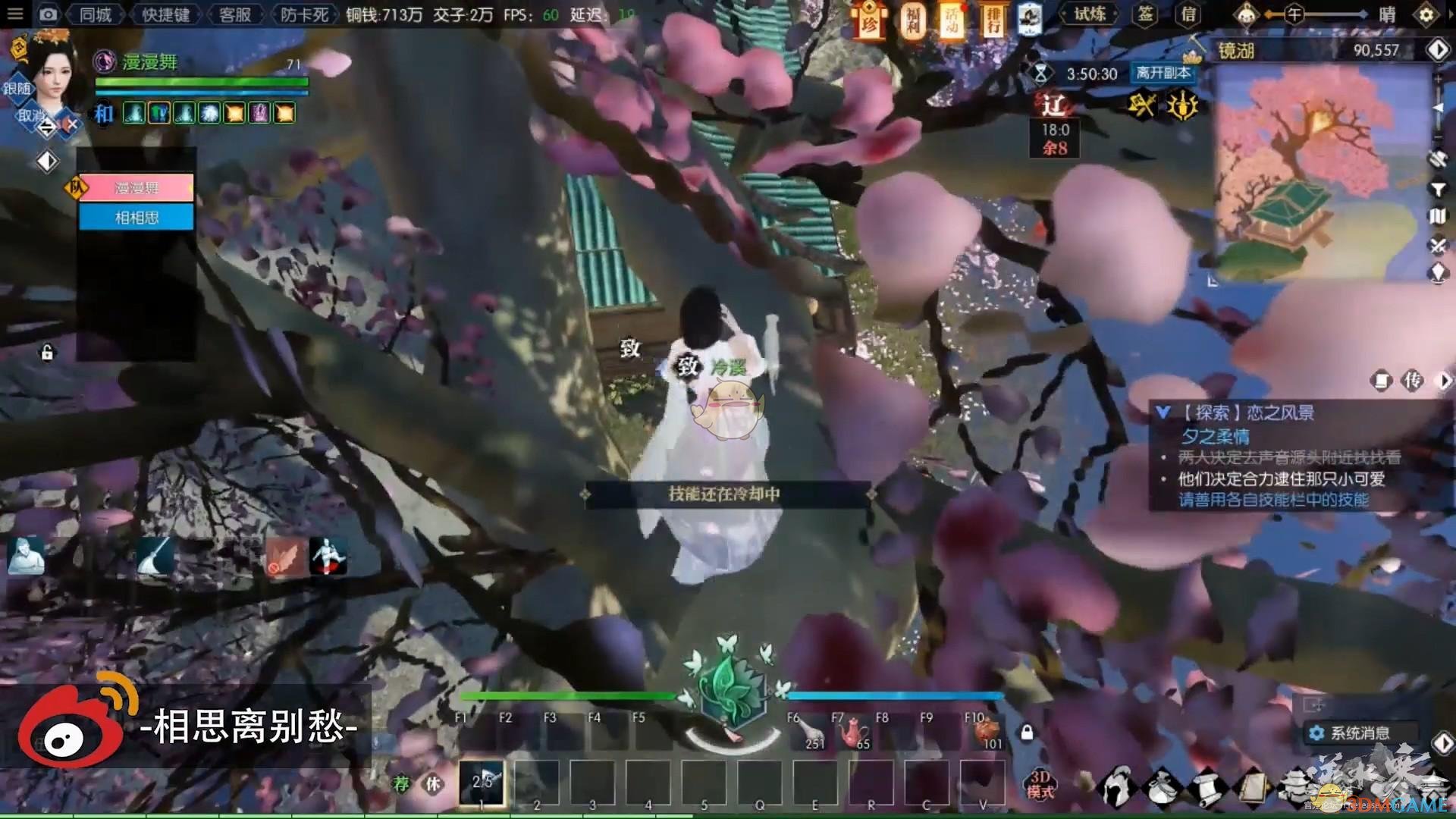Image resolution: width=1456 pixels, height=819 pixels.
Task: Open the 福利 welfare icon
Action: (912, 20)
